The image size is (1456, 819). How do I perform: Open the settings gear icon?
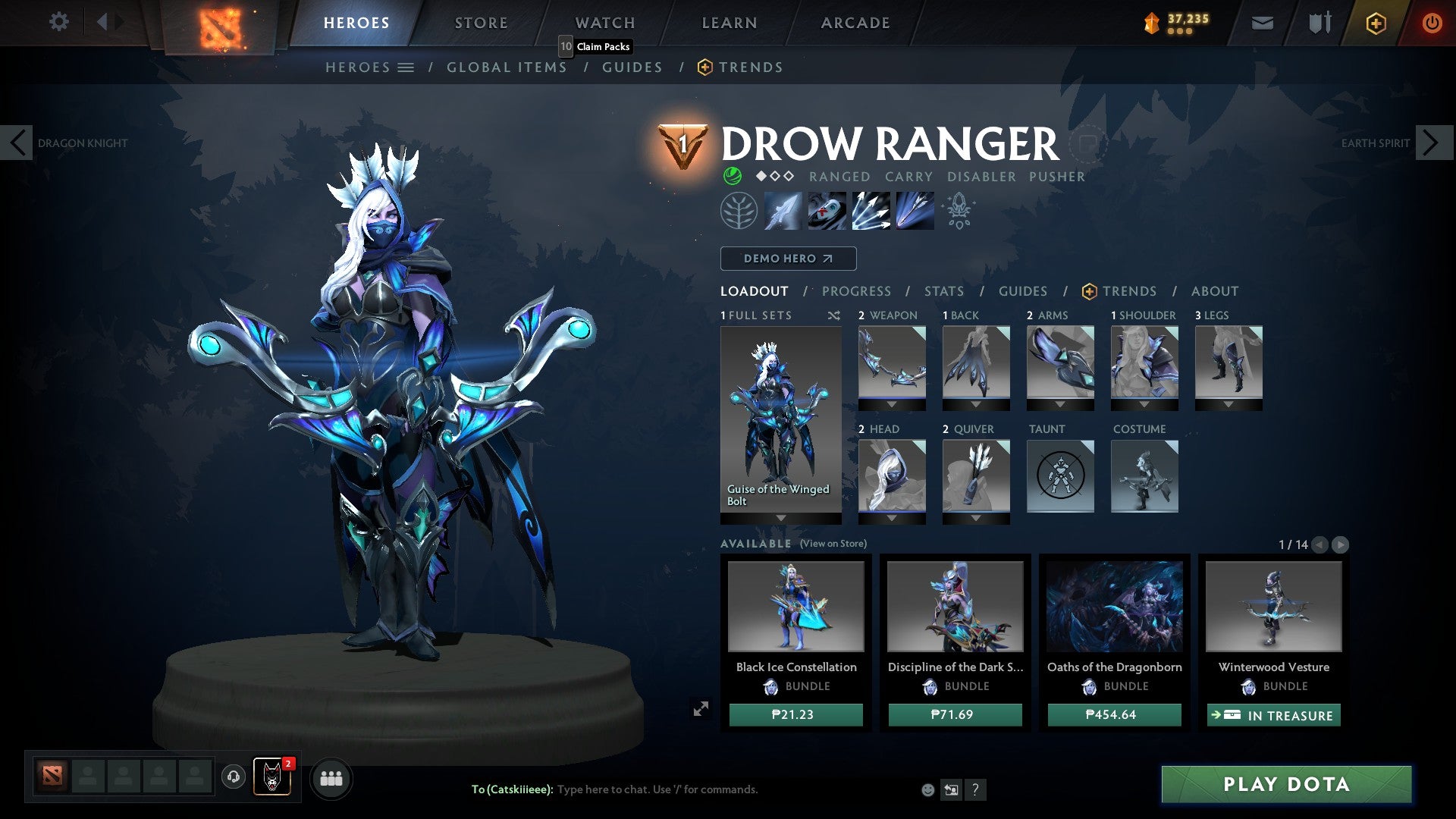click(x=59, y=22)
